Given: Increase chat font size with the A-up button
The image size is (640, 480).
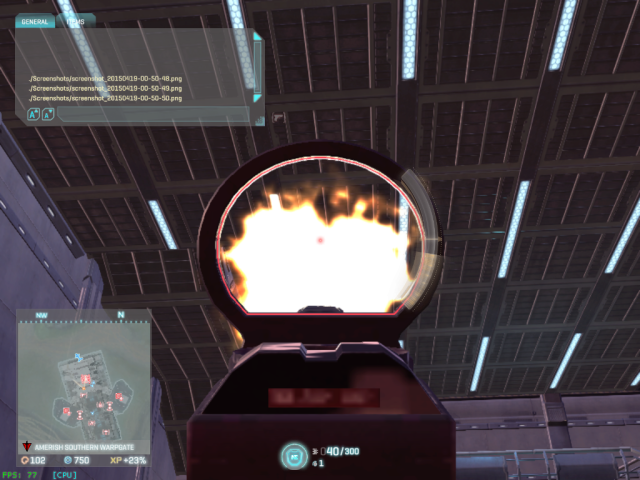Looking at the screenshot, I should [33, 115].
